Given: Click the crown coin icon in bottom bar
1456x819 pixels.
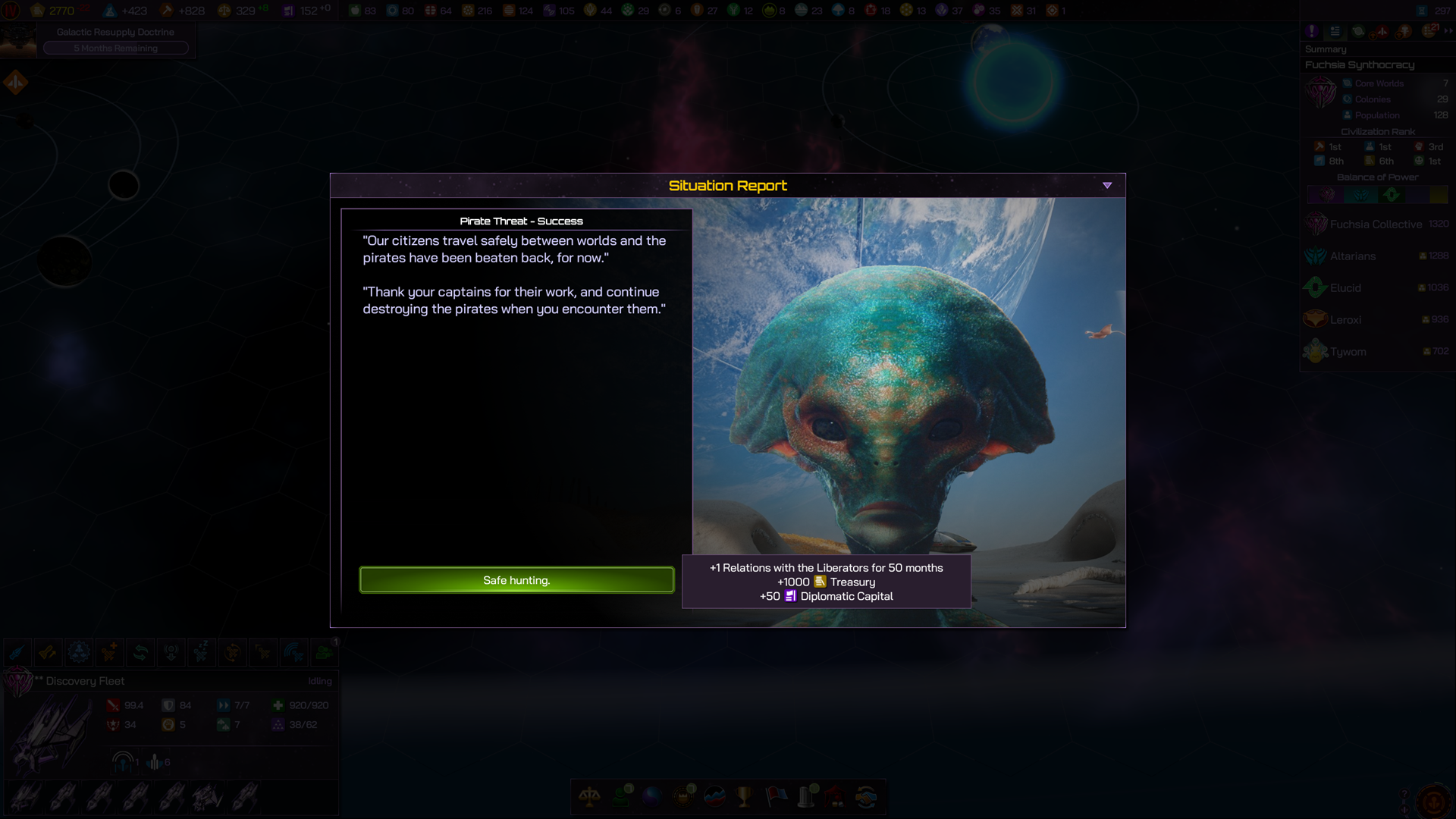Looking at the screenshot, I should (683, 797).
